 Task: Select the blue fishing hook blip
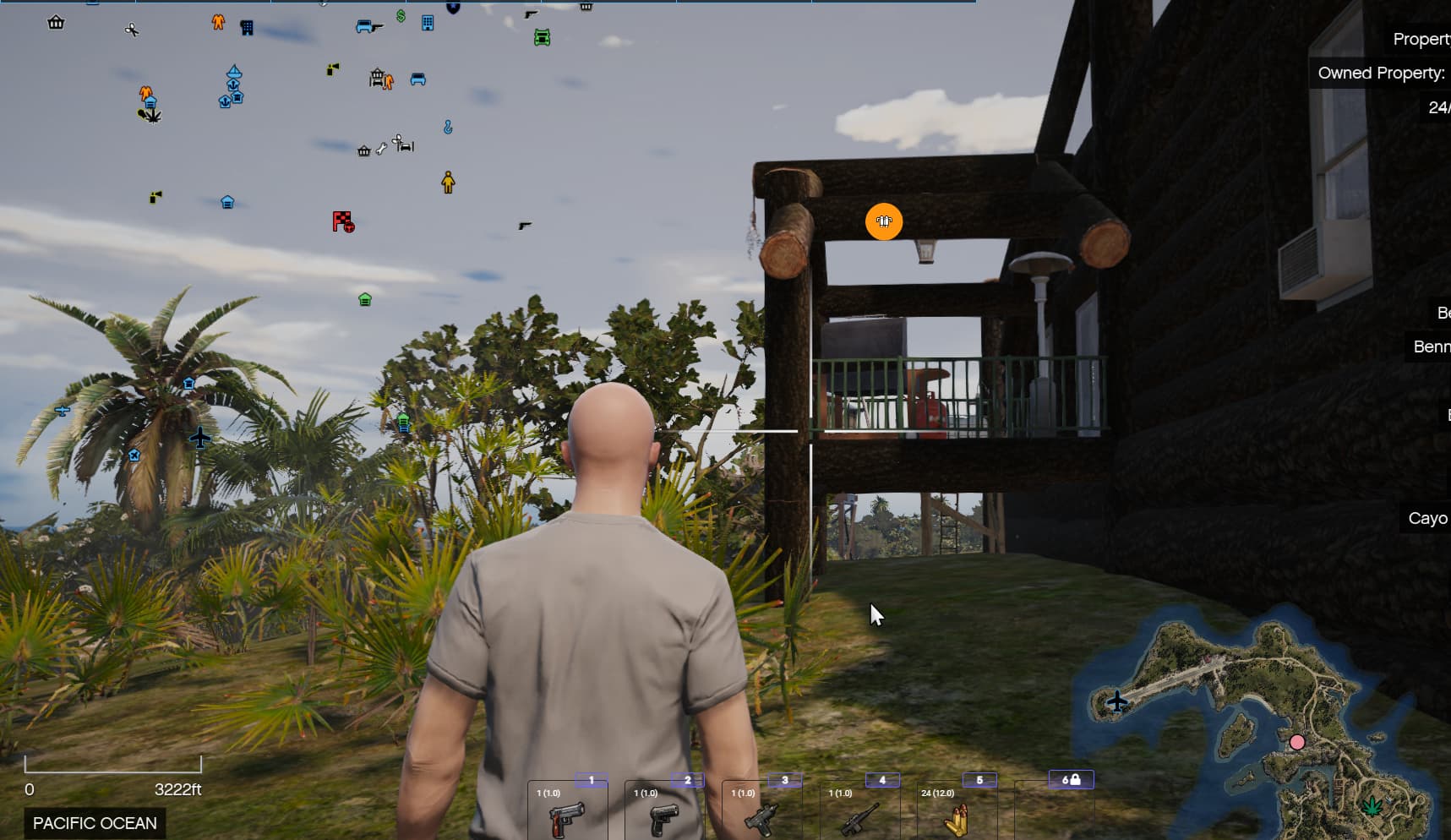(447, 127)
